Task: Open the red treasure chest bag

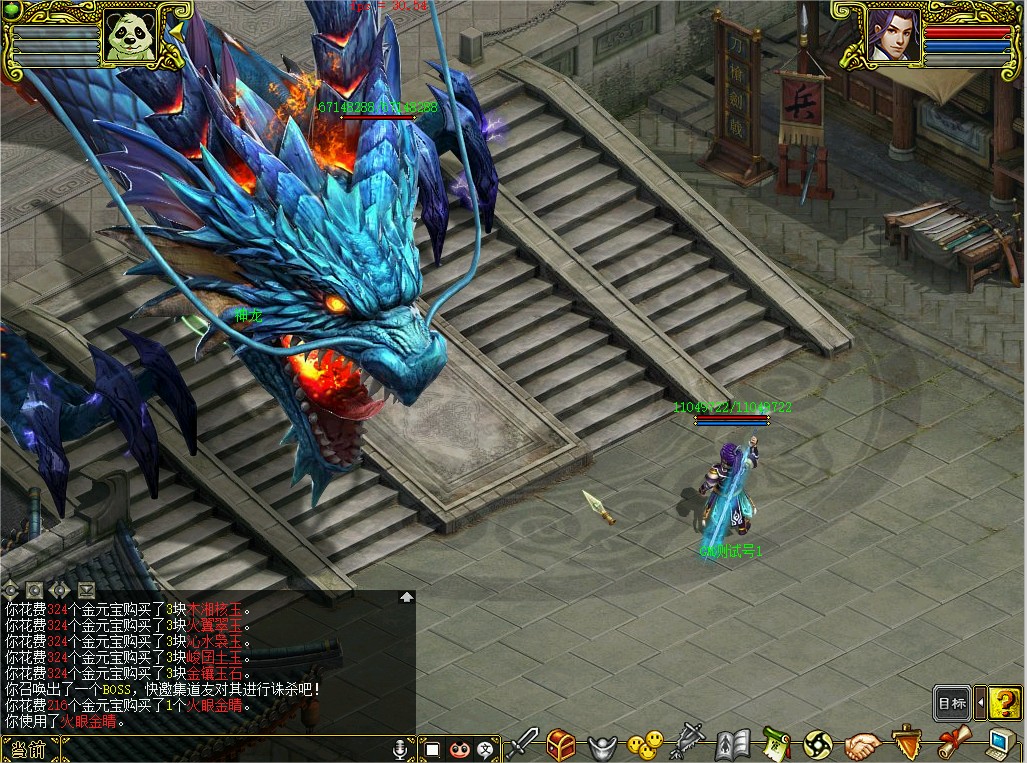Action: tap(561, 744)
